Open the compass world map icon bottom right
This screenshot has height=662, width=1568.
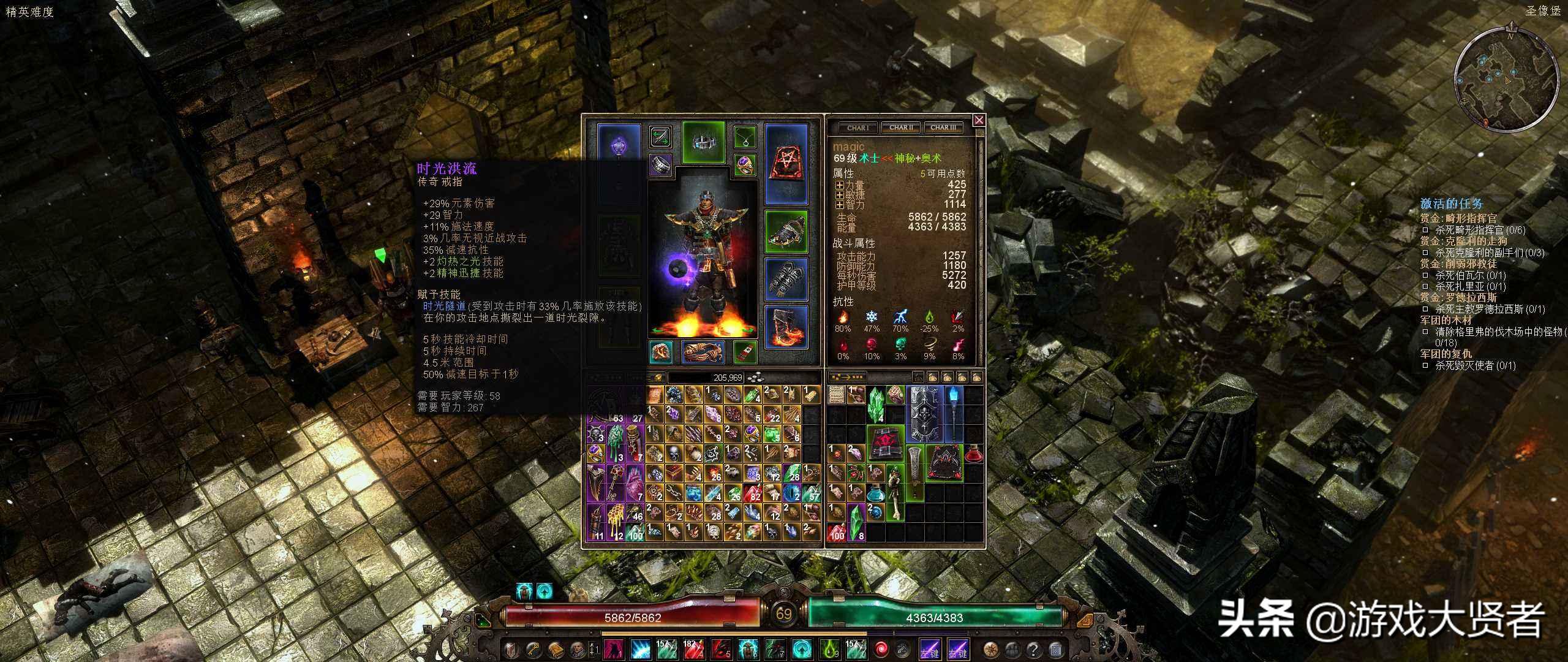[x=991, y=649]
